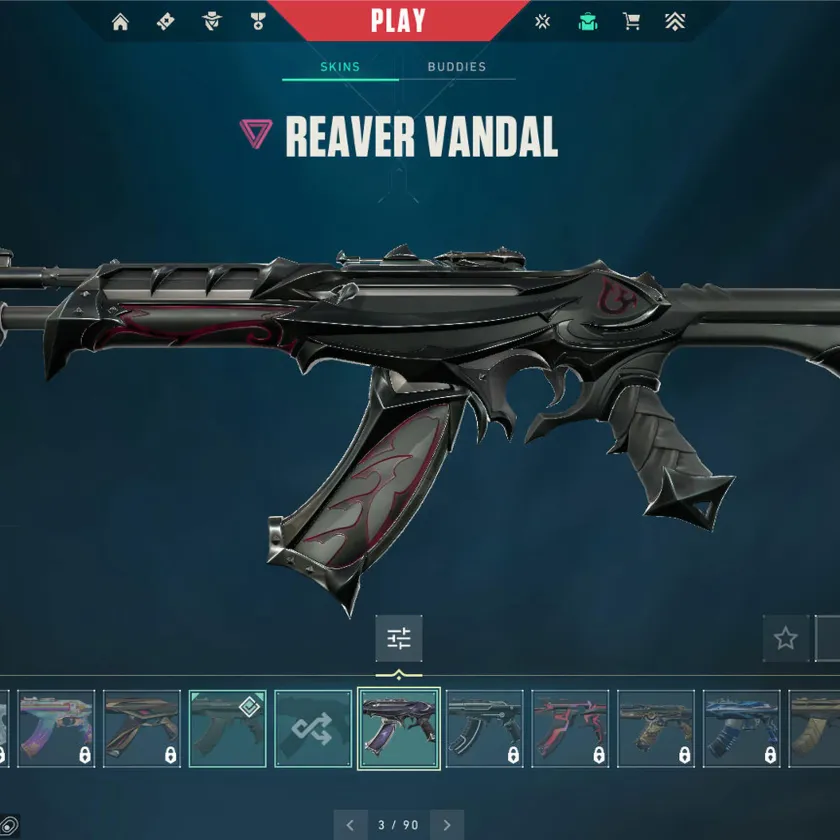Toggle the favorite star button
Screen dimensions: 840x840
coord(786,638)
